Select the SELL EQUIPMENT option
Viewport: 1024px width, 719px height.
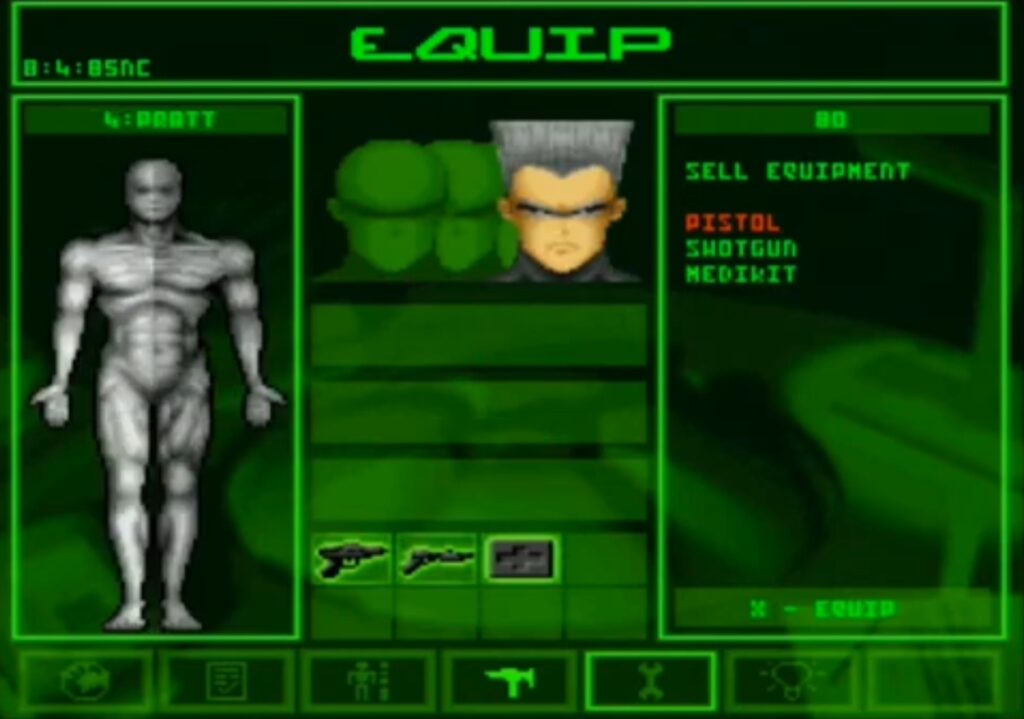[x=797, y=172]
